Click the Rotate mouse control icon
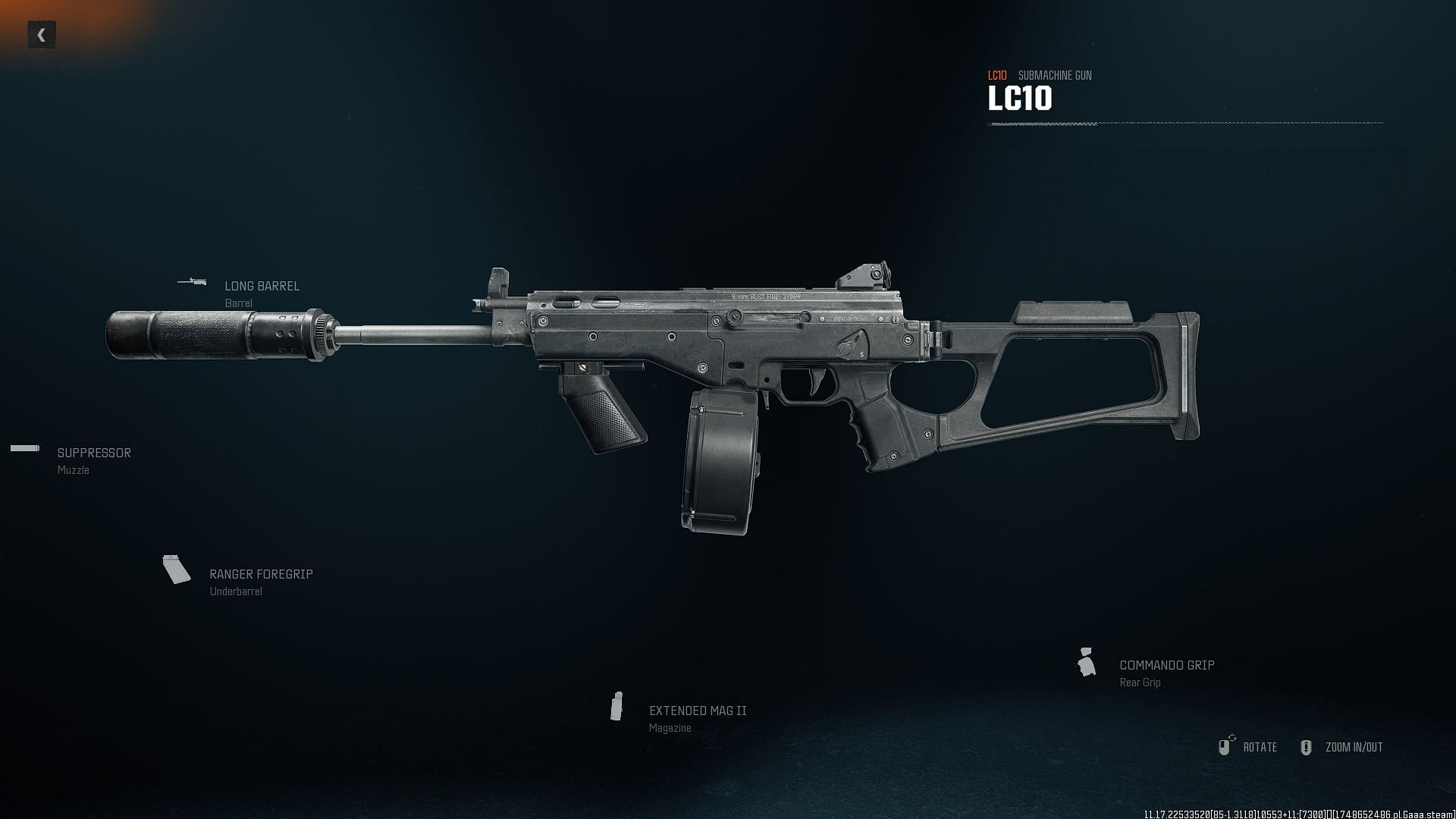Image resolution: width=1456 pixels, height=819 pixels. (x=1226, y=748)
